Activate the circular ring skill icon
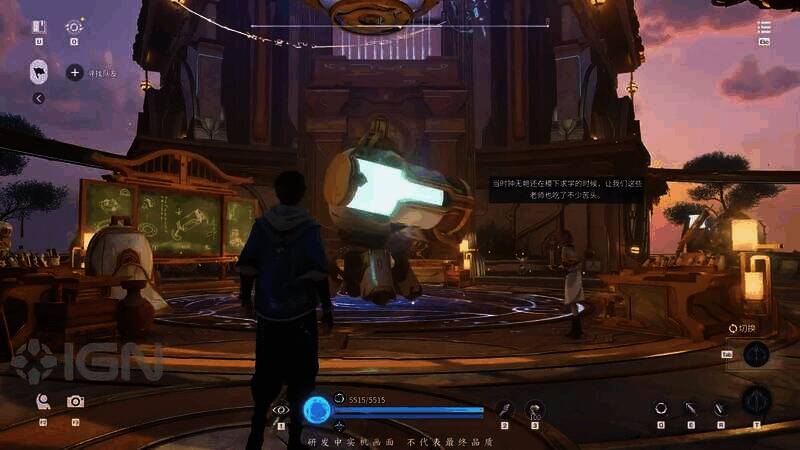The height and width of the screenshot is (450, 800). click(660, 407)
